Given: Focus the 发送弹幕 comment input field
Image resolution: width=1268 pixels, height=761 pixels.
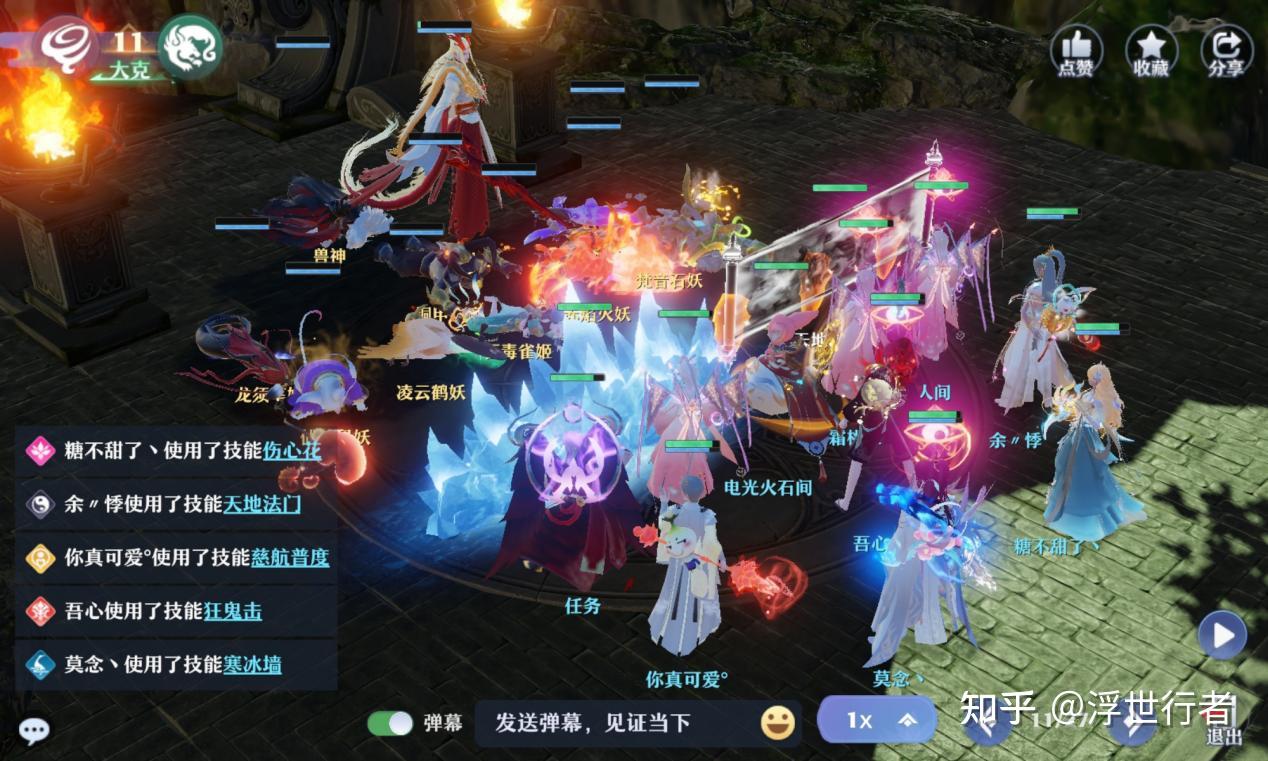Looking at the screenshot, I should click(x=610, y=723).
